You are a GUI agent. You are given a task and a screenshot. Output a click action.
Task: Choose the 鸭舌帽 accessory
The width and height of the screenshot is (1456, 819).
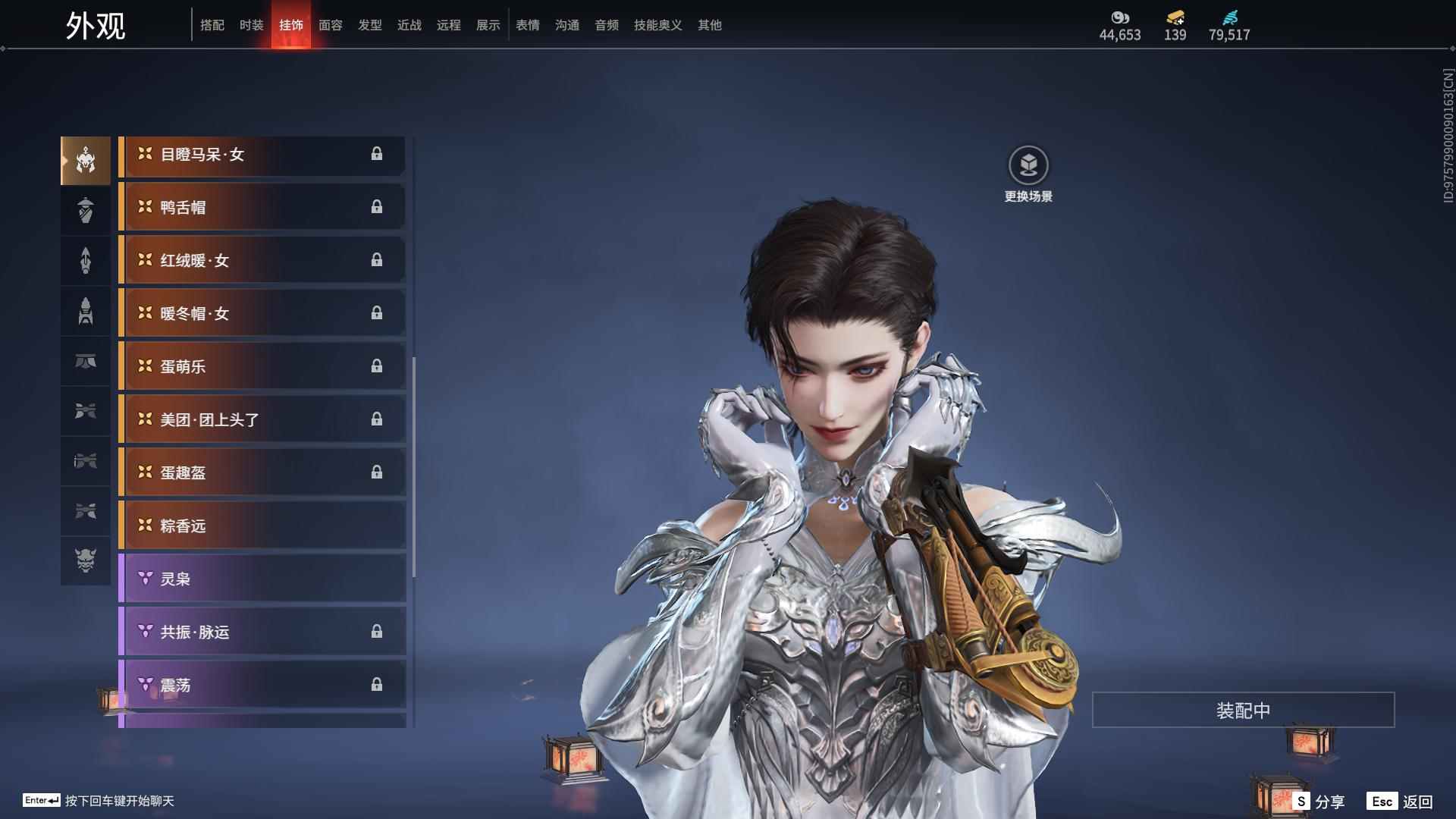pyautogui.click(x=262, y=207)
